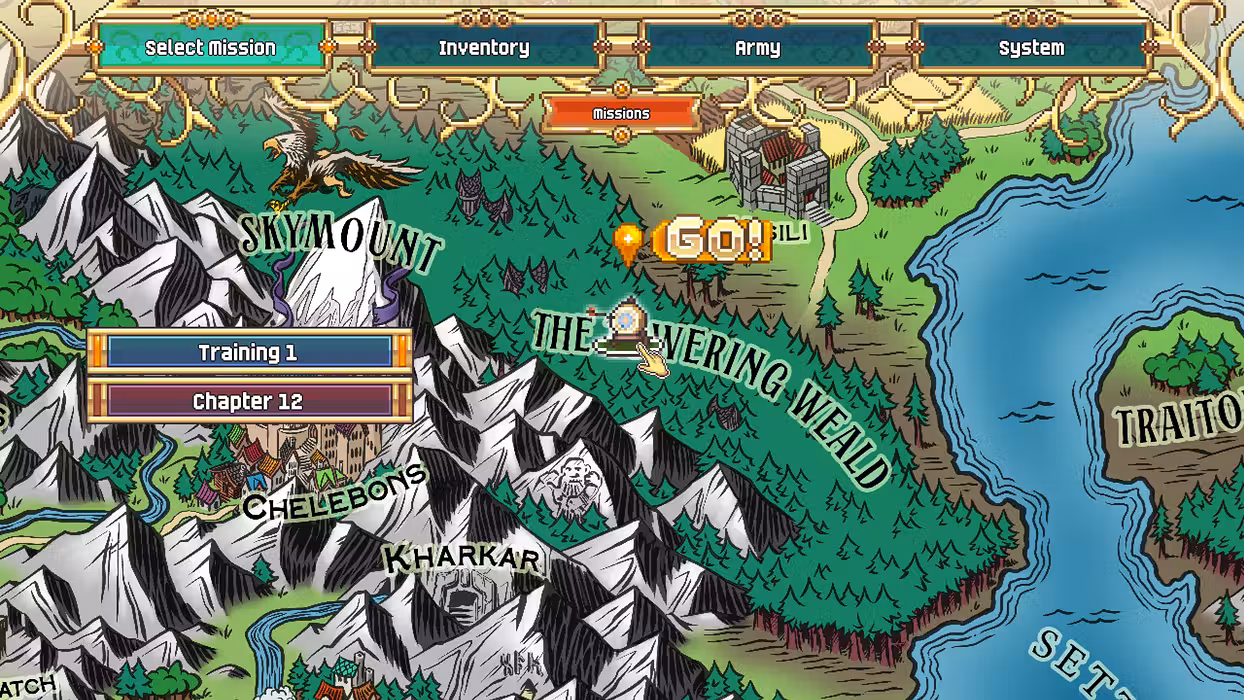Go to the System menu
Viewport: 1244px width, 700px height.
[x=1031, y=47]
